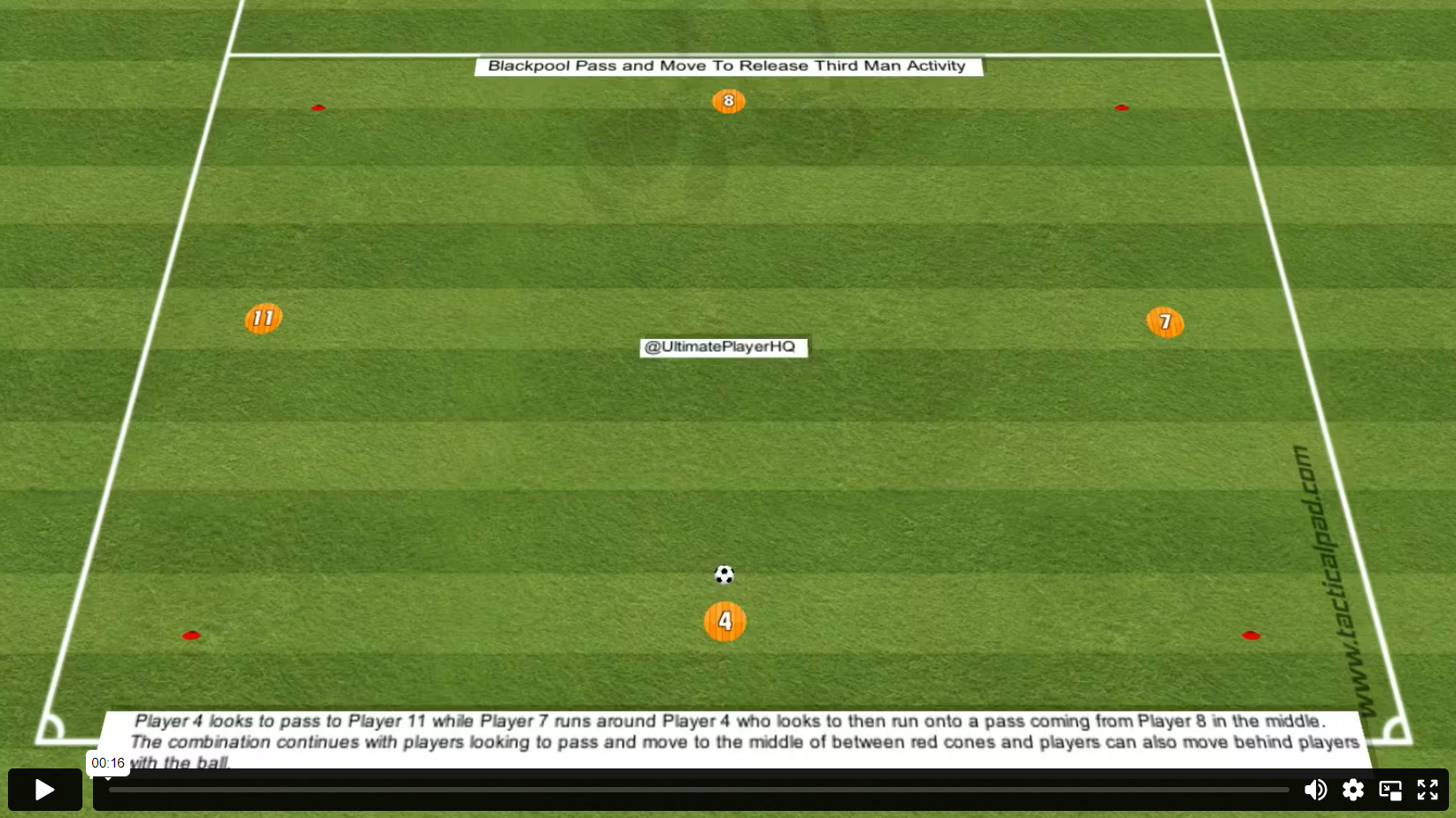The width and height of the screenshot is (1456, 818).
Task: Play the video
Action: [x=43, y=789]
